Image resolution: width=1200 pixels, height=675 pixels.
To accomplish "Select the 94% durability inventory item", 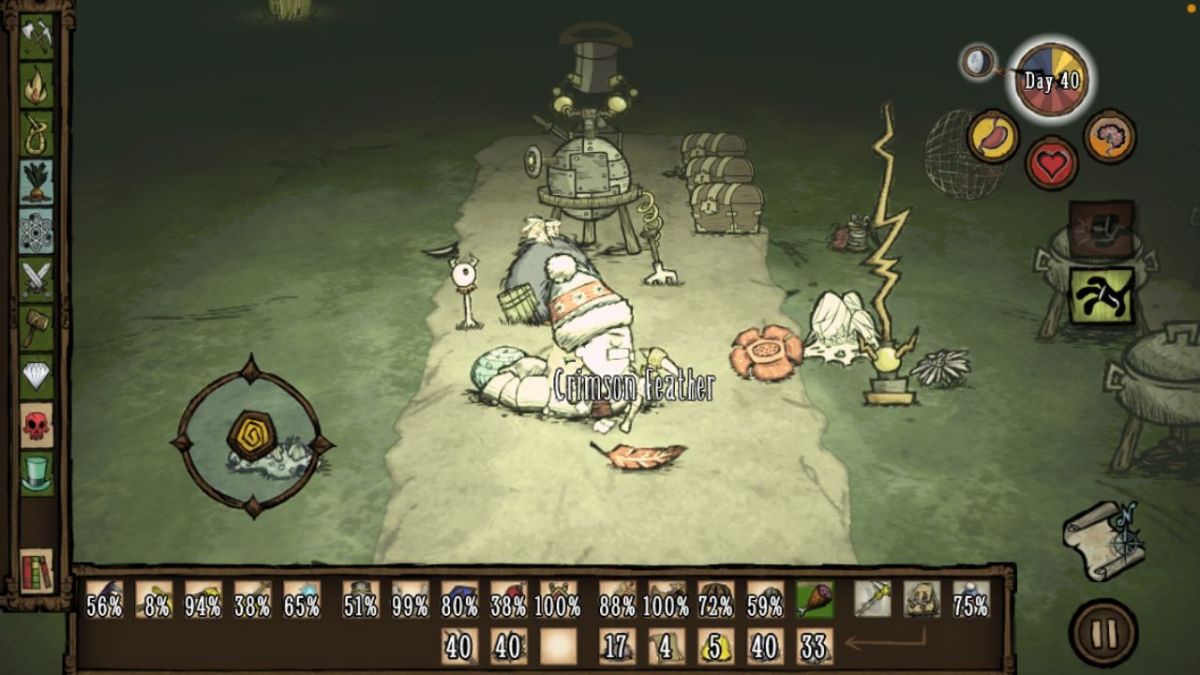I will [203, 599].
